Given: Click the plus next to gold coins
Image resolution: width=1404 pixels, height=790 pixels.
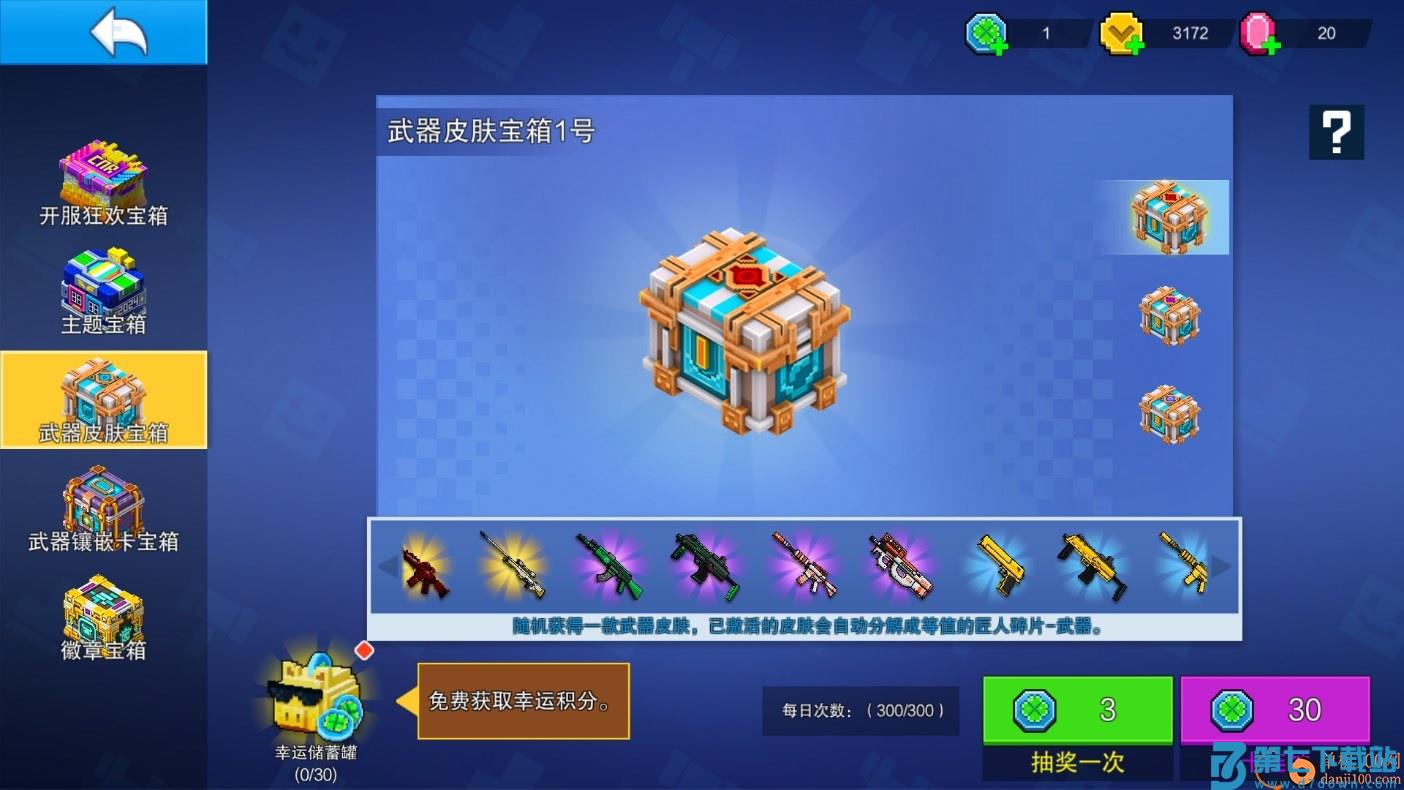Looking at the screenshot, I should click(x=1134, y=44).
